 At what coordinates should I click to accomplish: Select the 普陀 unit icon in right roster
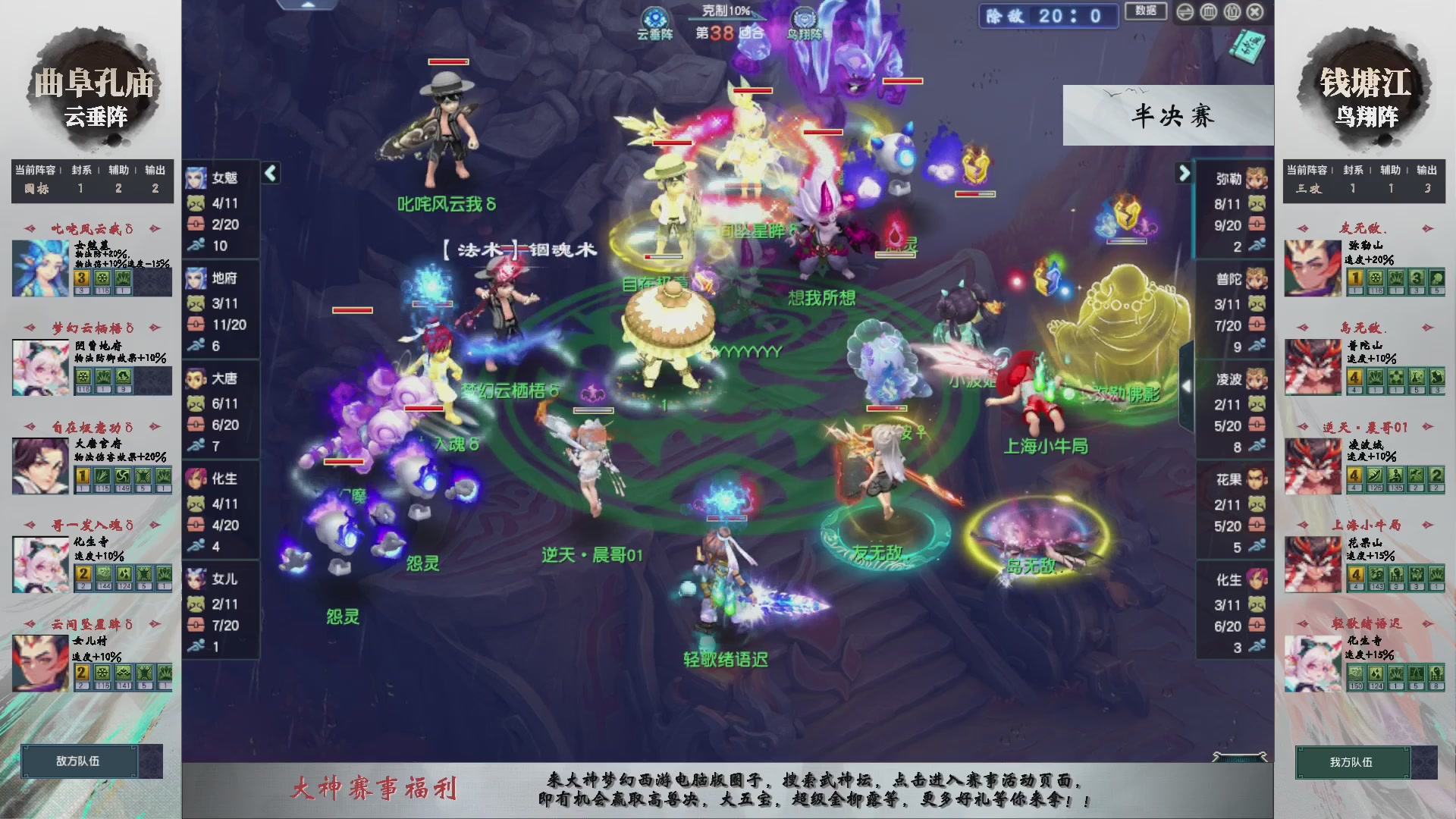click(1258, 279)
